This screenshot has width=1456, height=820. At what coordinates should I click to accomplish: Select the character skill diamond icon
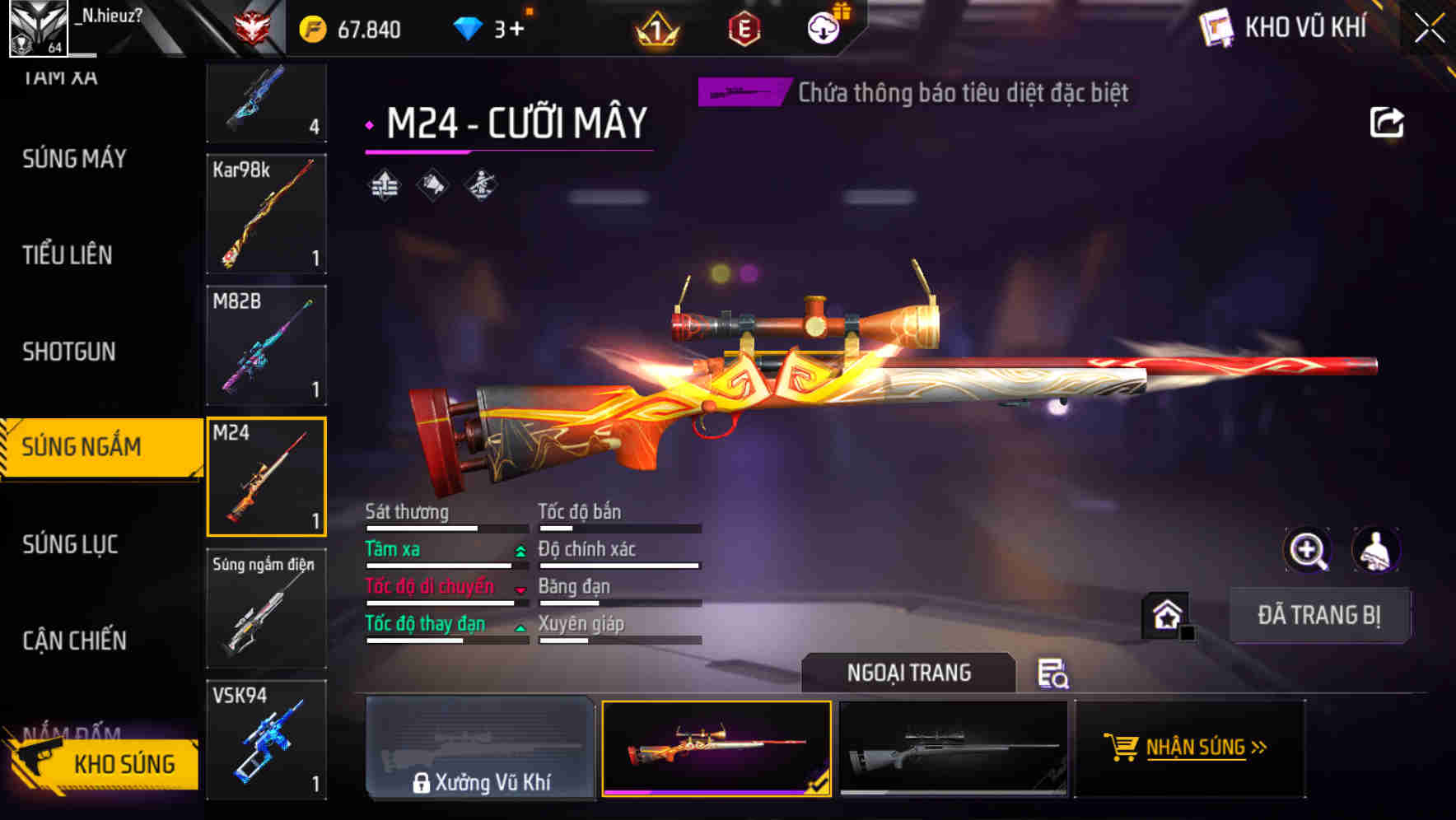point(479,185)
